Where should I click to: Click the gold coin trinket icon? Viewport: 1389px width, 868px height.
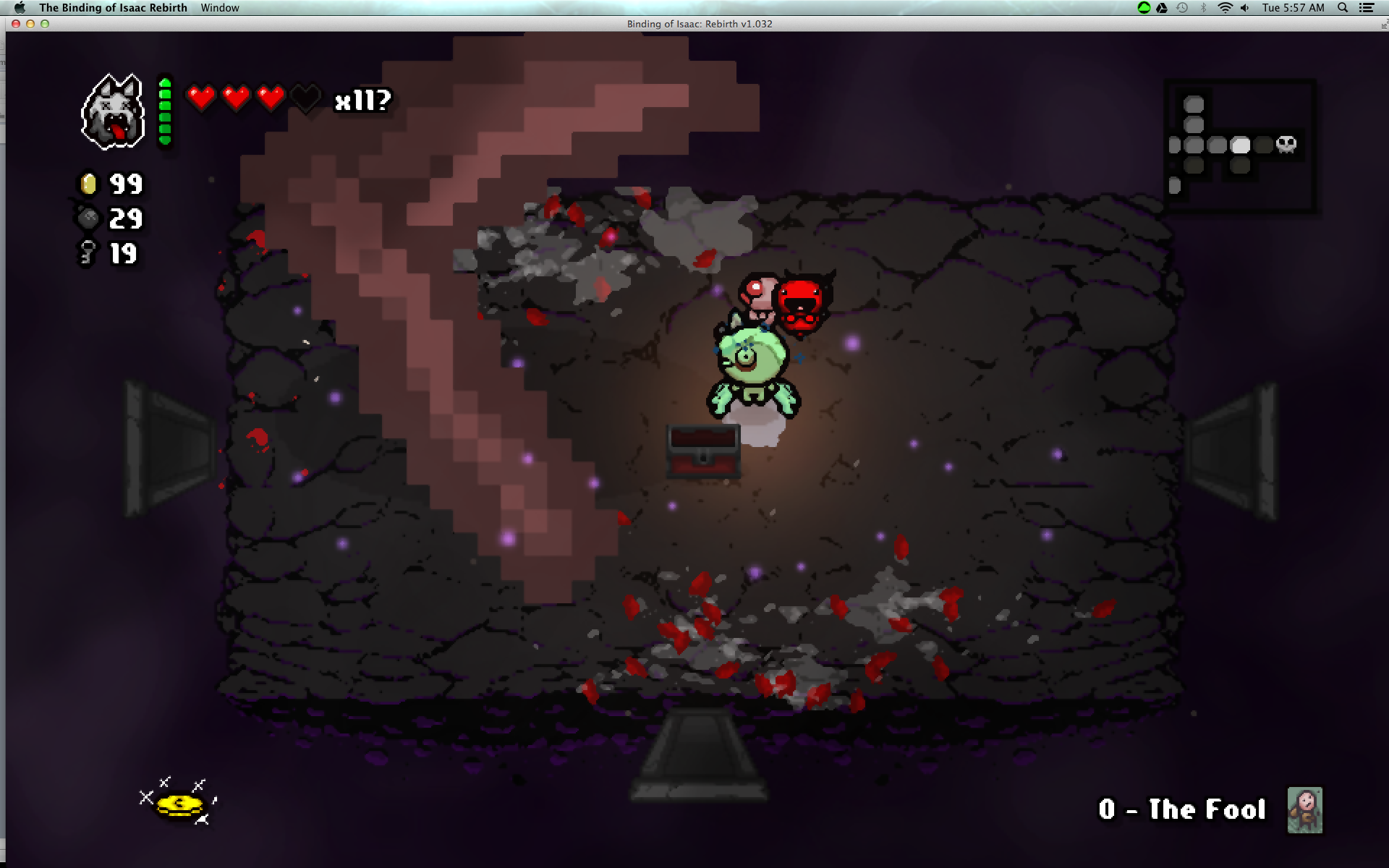[x=179, y=804]
